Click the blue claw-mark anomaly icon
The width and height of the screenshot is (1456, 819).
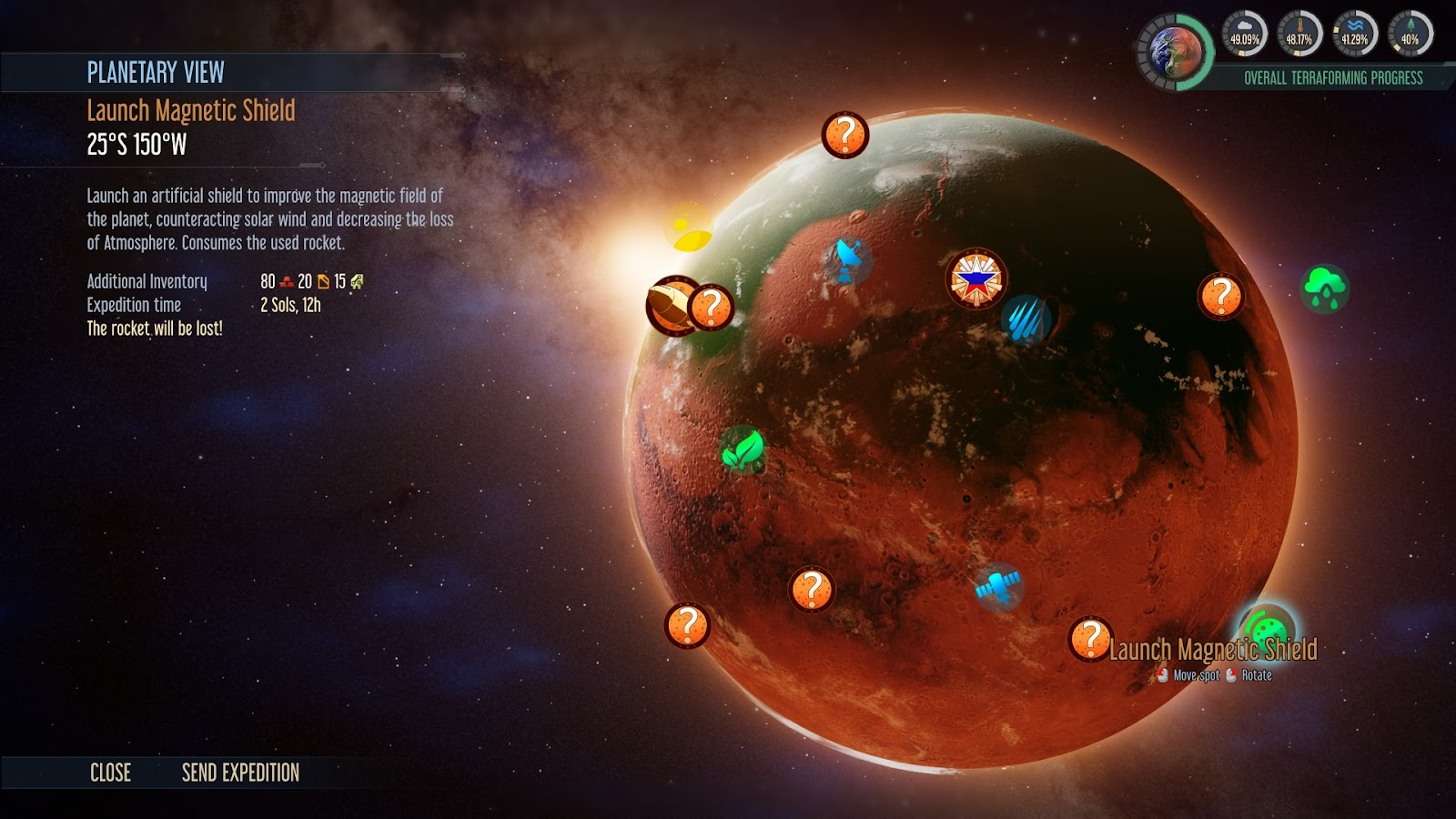coord(1028,319)
